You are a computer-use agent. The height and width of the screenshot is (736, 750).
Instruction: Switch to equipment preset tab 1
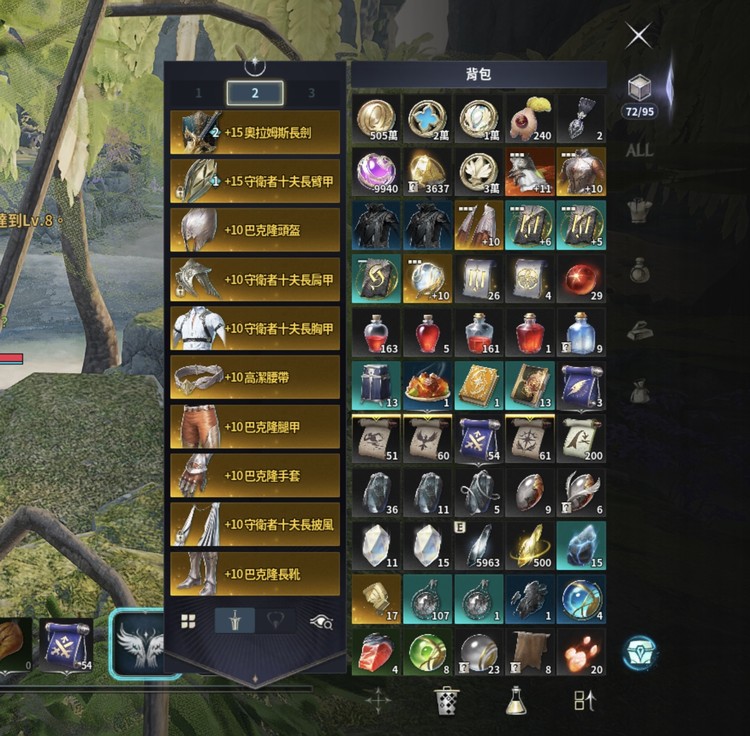pos(198,93)
